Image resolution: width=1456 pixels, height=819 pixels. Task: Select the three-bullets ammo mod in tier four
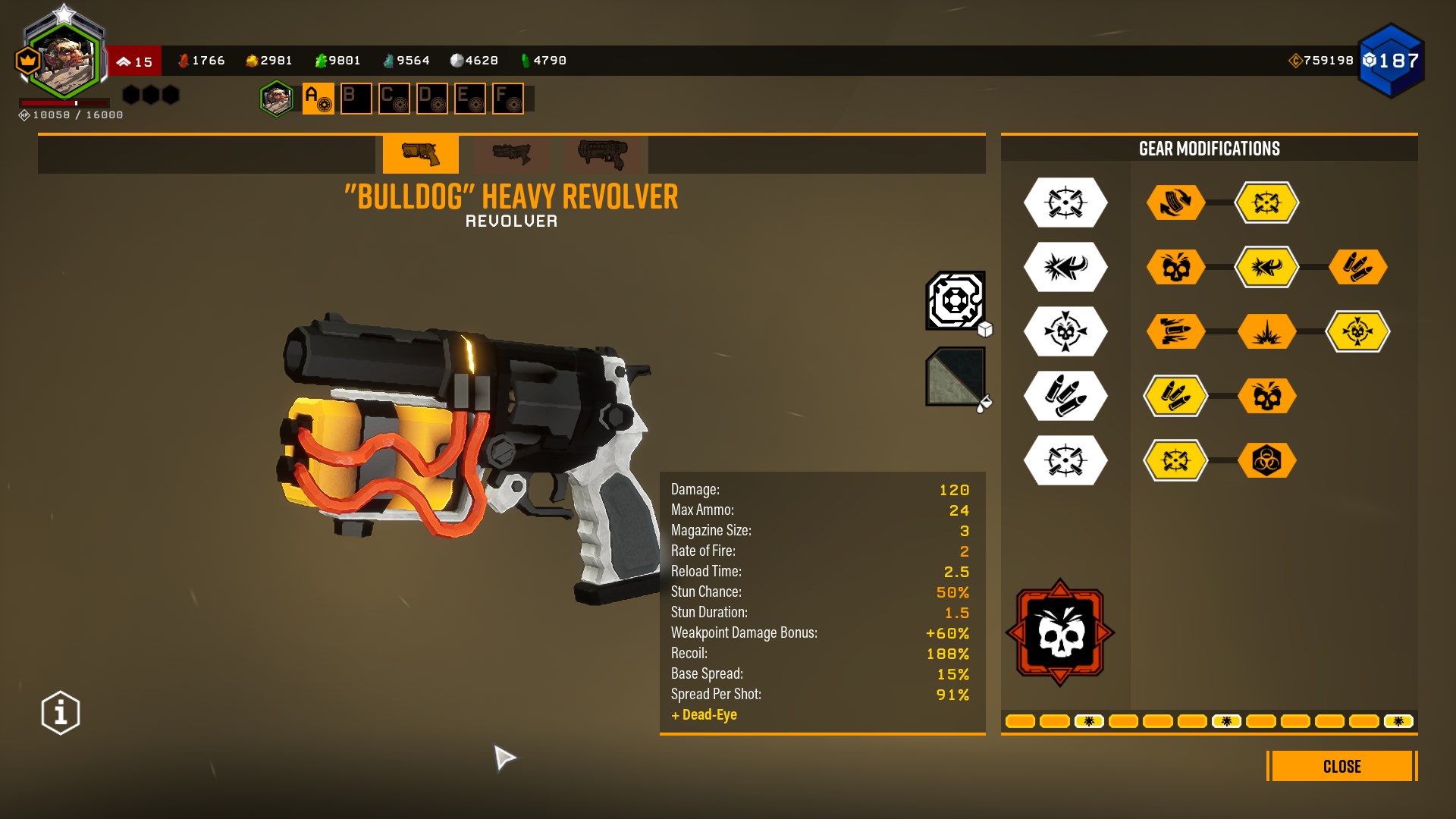(x=1175, y=395)
